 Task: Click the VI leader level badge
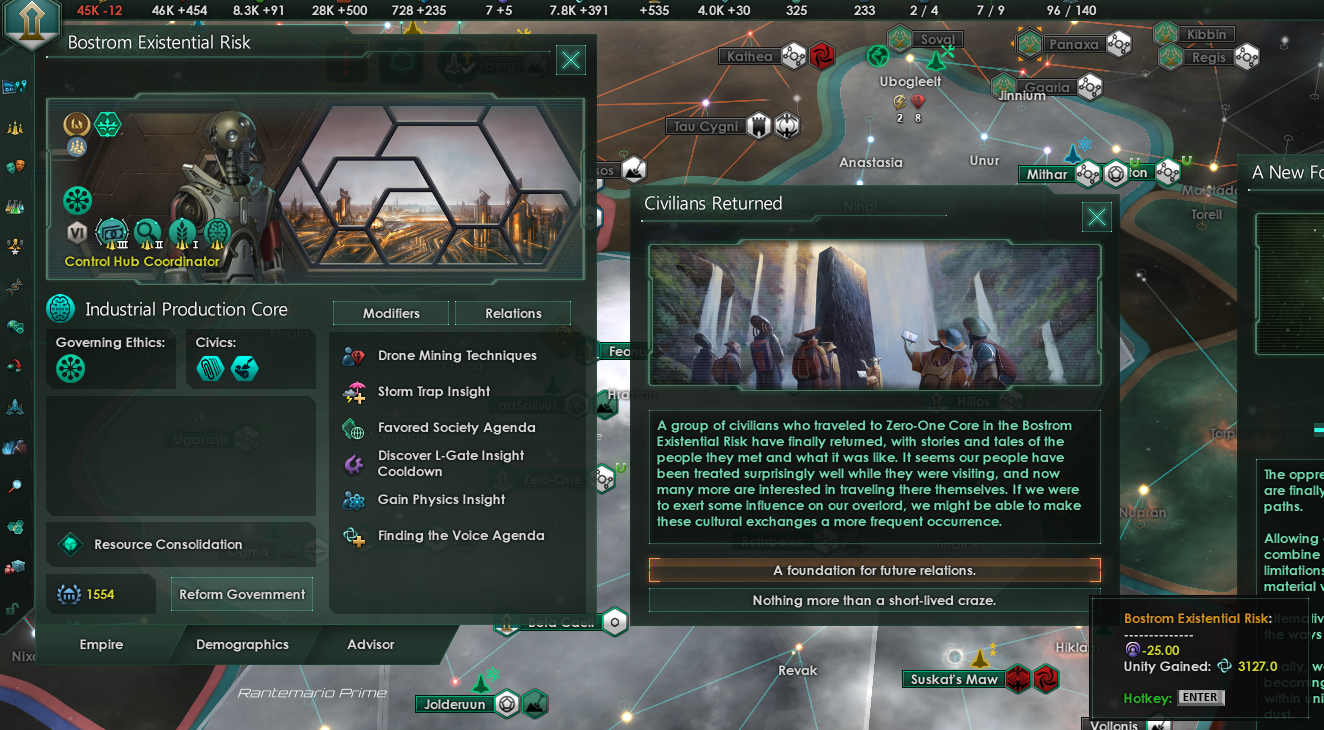[77, 233]
